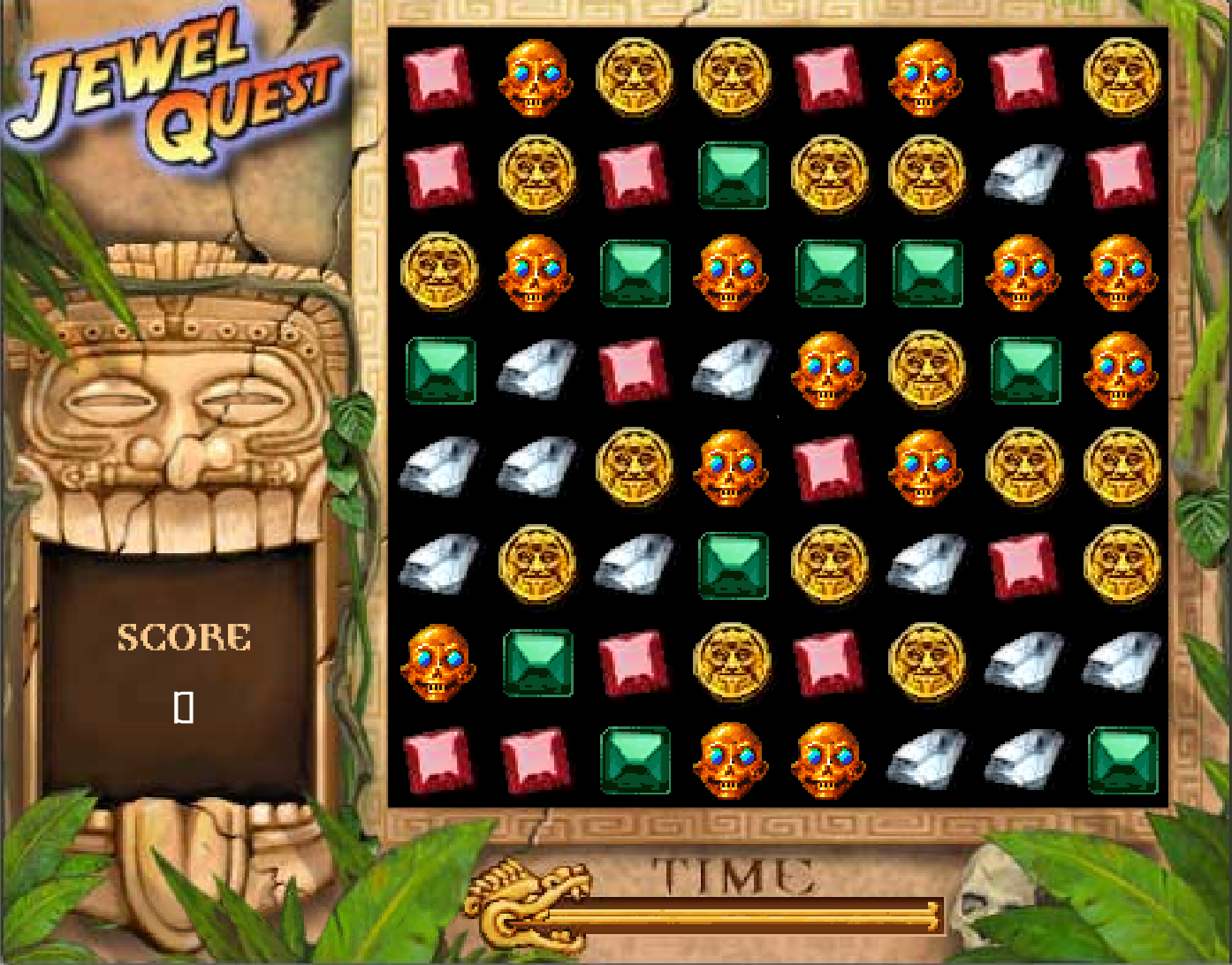This screenshot has height=965, width=1232.
Task: Pick the only ruby in the fourth row
Action: point(634,369)
